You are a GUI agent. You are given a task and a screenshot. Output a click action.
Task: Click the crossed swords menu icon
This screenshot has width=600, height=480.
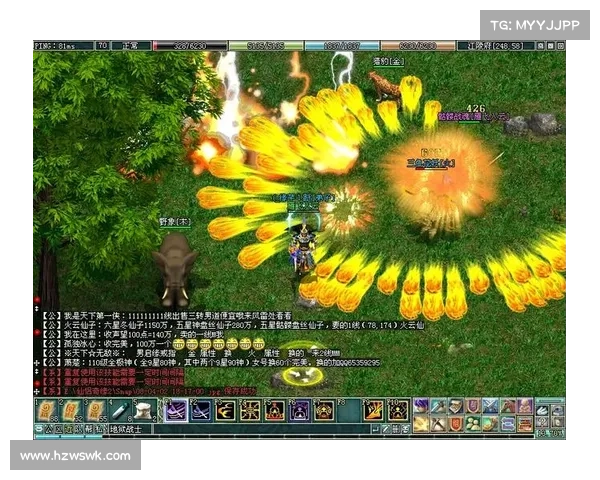490,406
